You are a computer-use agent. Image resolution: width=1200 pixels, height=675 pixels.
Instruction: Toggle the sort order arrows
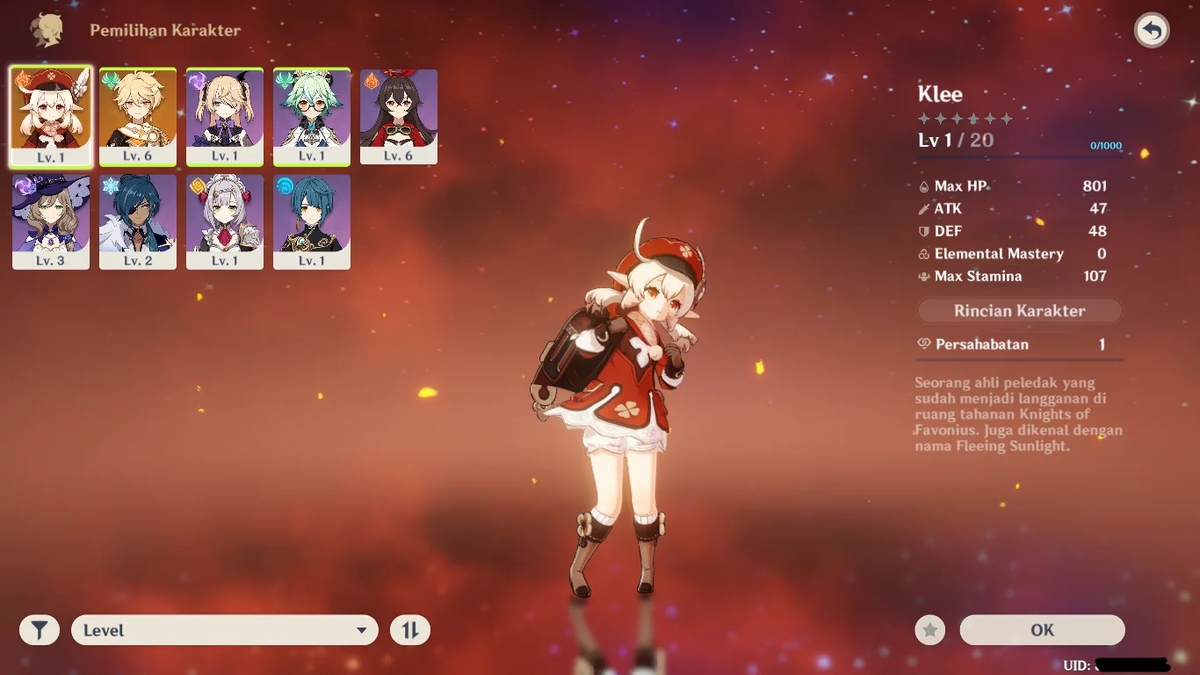tap(410, 630)
